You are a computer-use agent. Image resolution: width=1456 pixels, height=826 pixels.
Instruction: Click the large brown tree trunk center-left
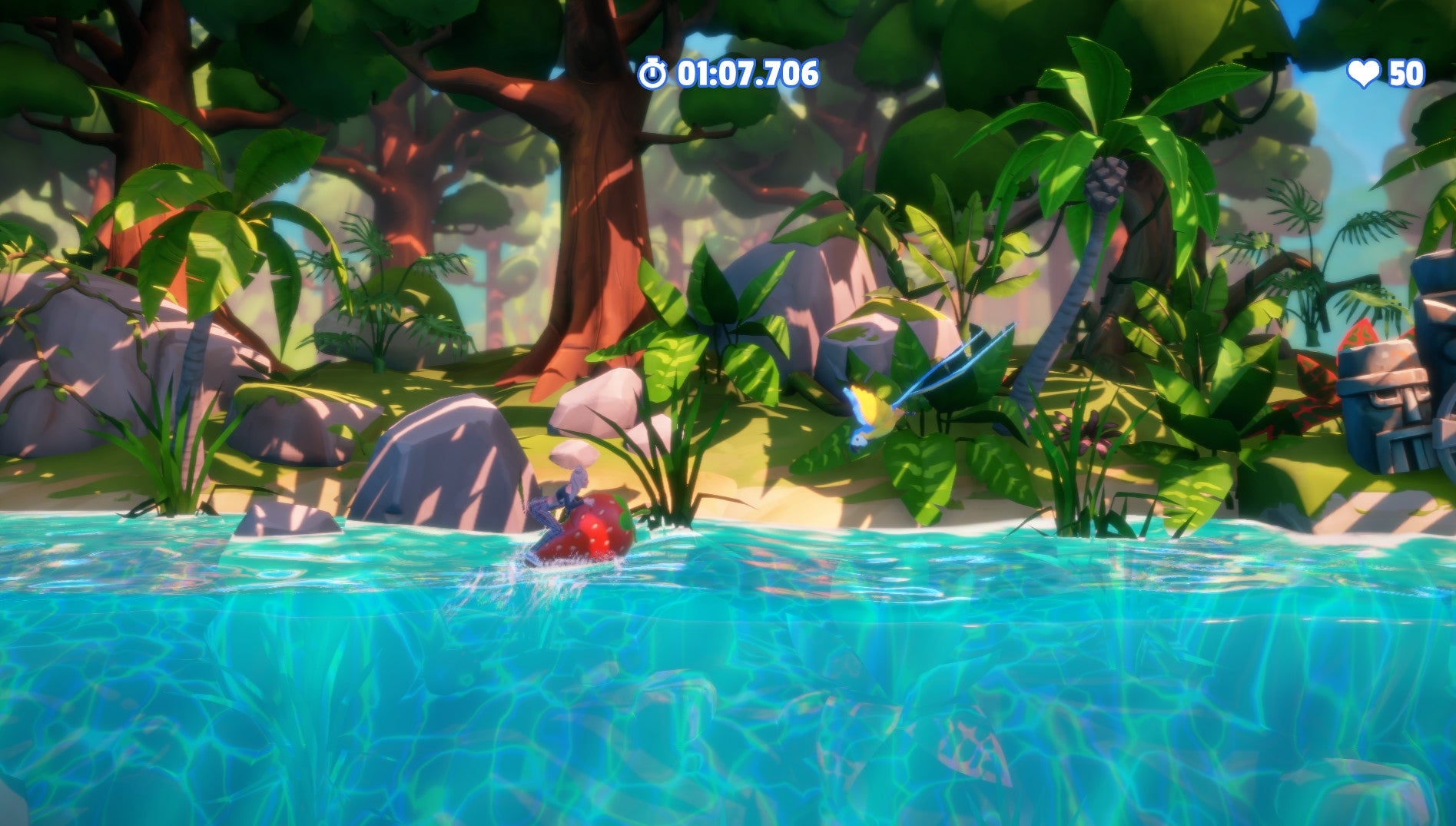point(599,231)
